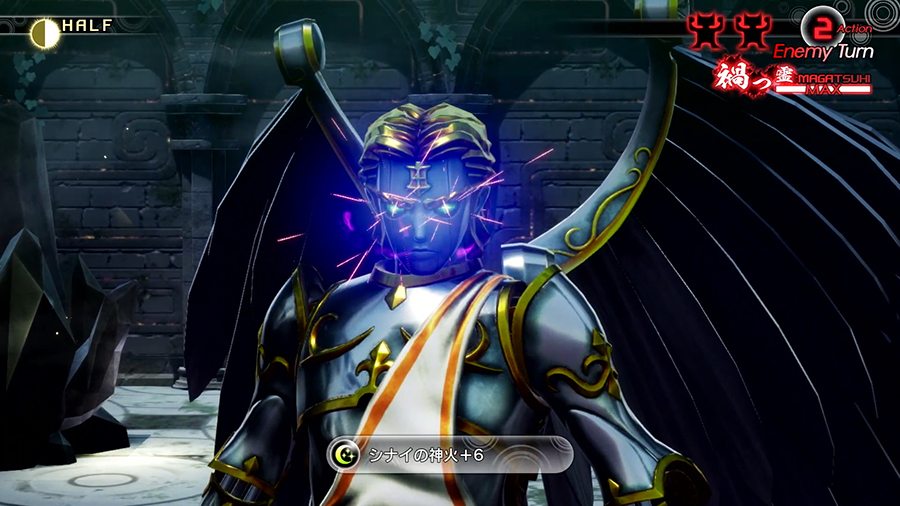
Task: Click the half moon phase icon
Action: pos(44,33)
